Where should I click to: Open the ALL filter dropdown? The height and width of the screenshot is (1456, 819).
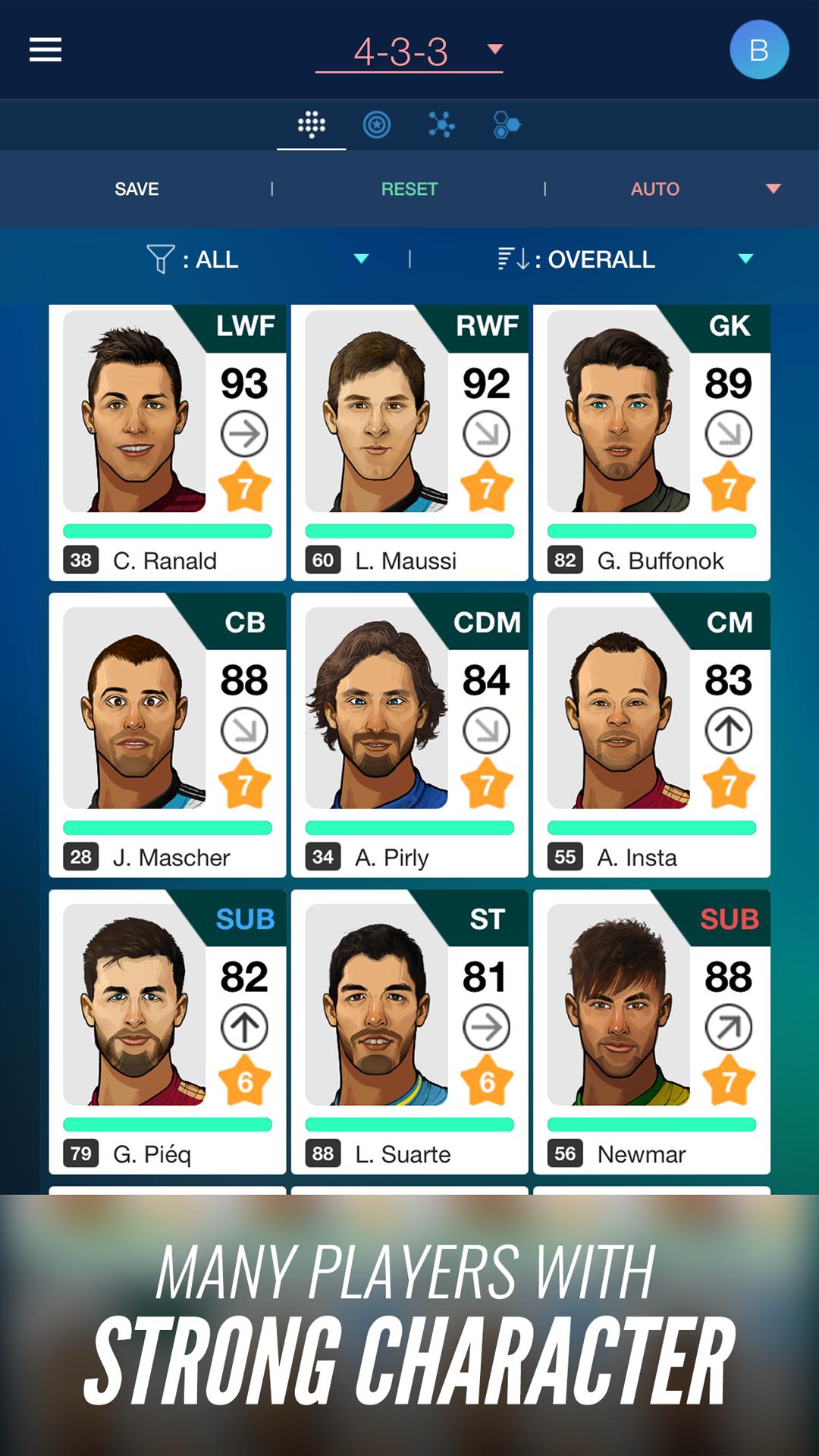258,259
